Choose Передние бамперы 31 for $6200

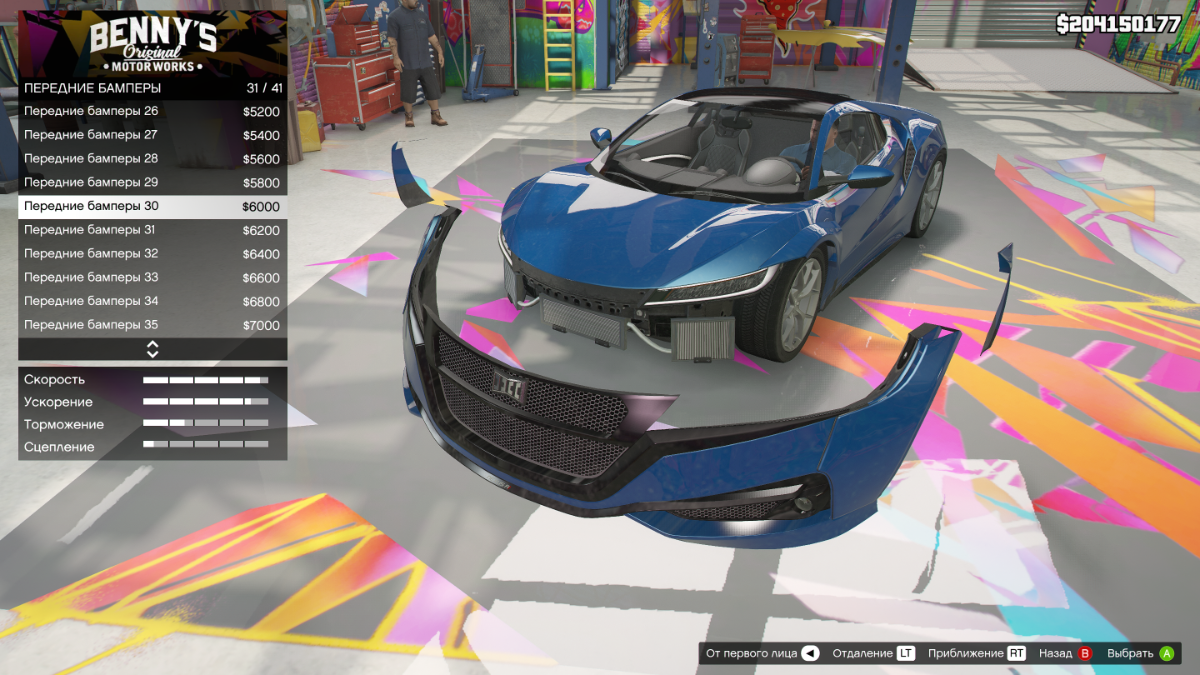coord(152,230)
